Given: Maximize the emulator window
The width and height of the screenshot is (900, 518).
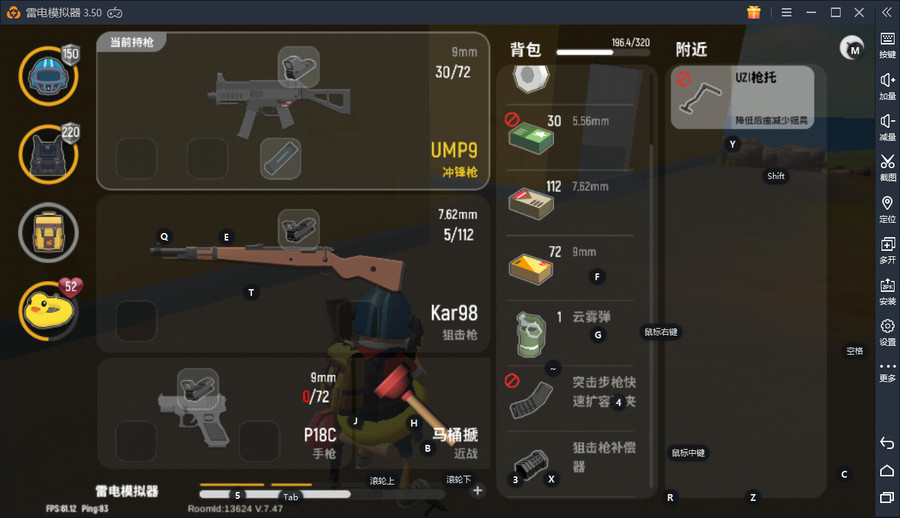Looking at the screenshot, I should (x=835, y=12).
